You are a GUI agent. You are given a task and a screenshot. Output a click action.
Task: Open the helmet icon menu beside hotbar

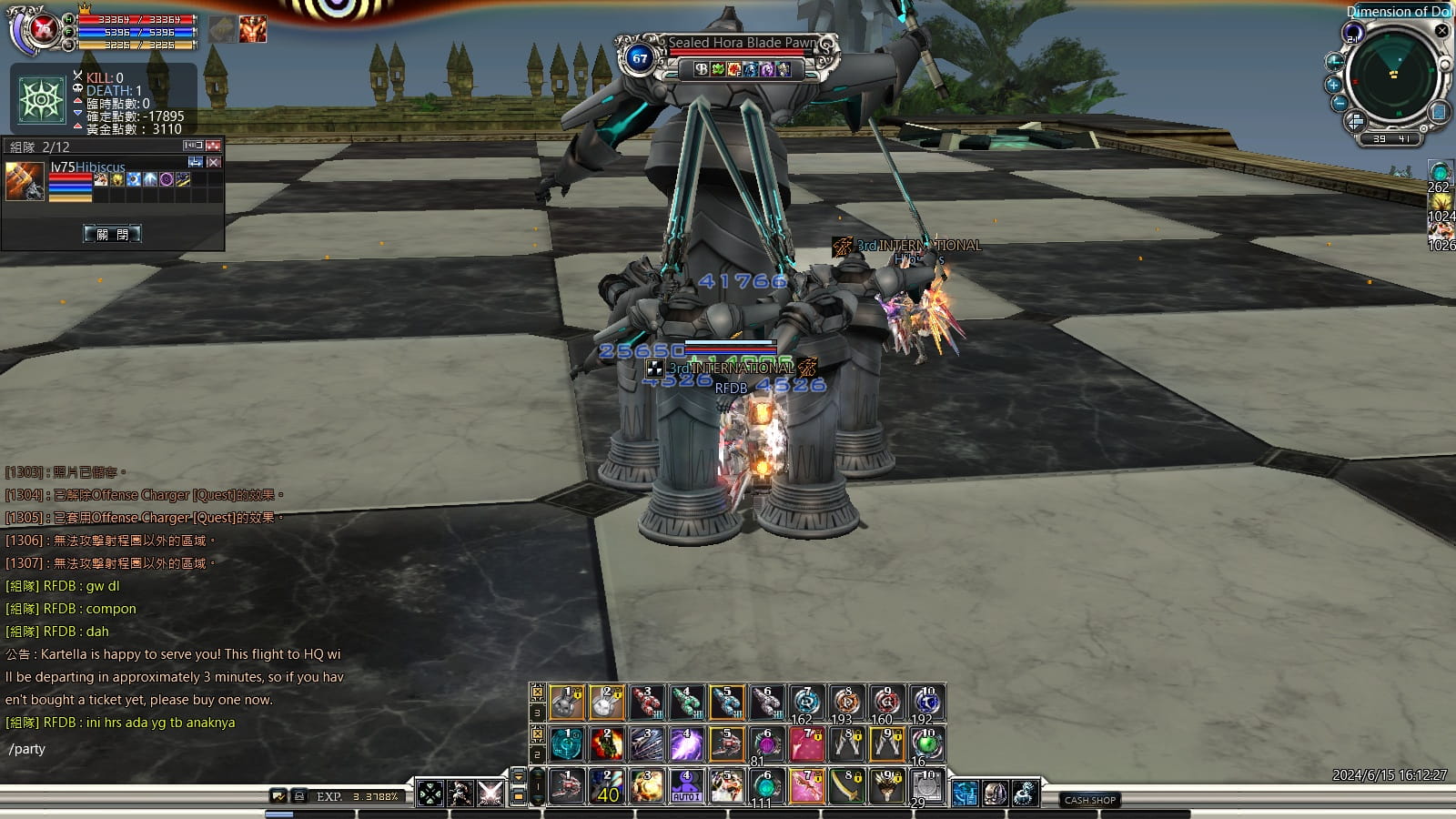[995, 794]
